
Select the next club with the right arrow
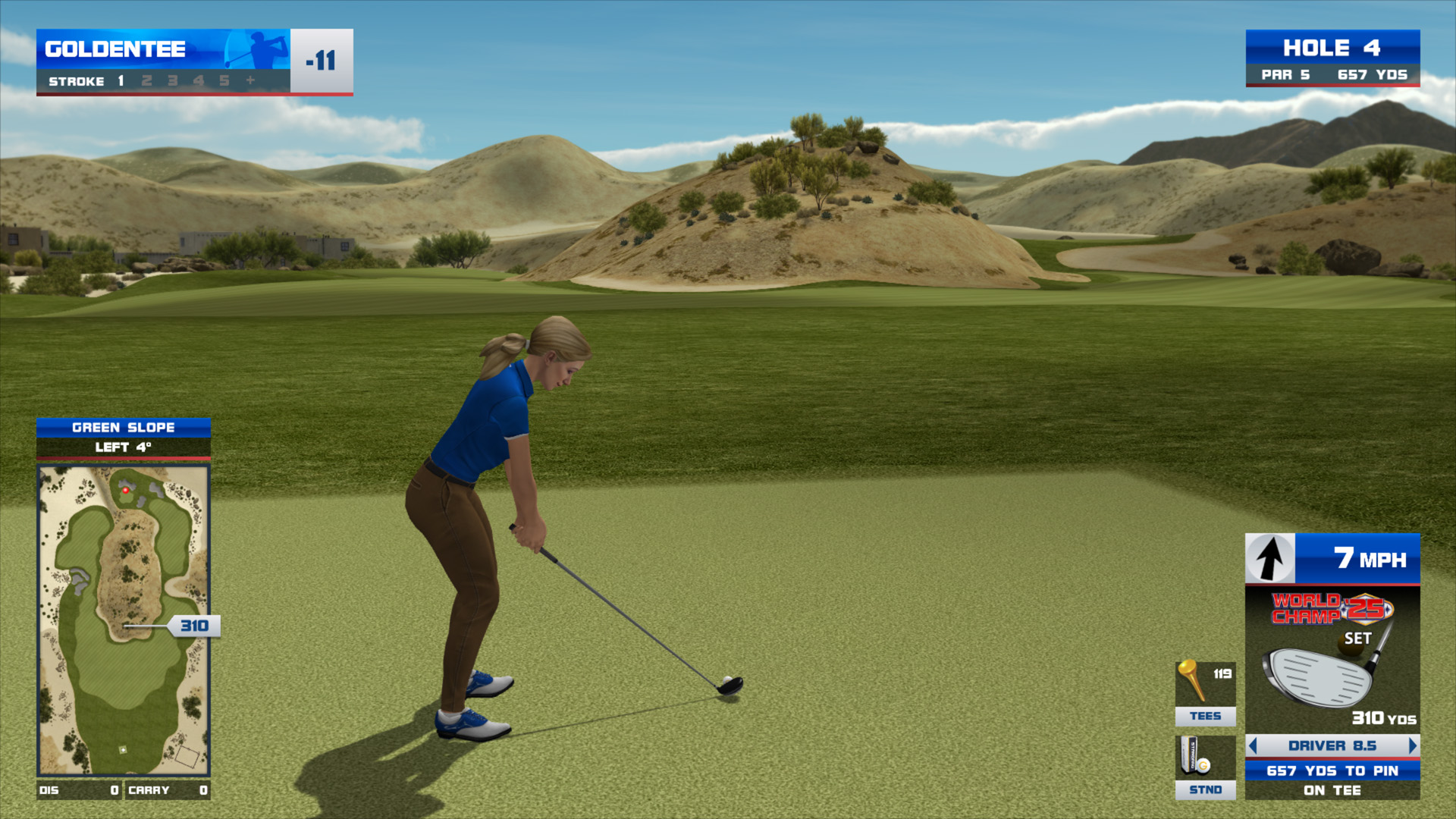(1412, 745)
